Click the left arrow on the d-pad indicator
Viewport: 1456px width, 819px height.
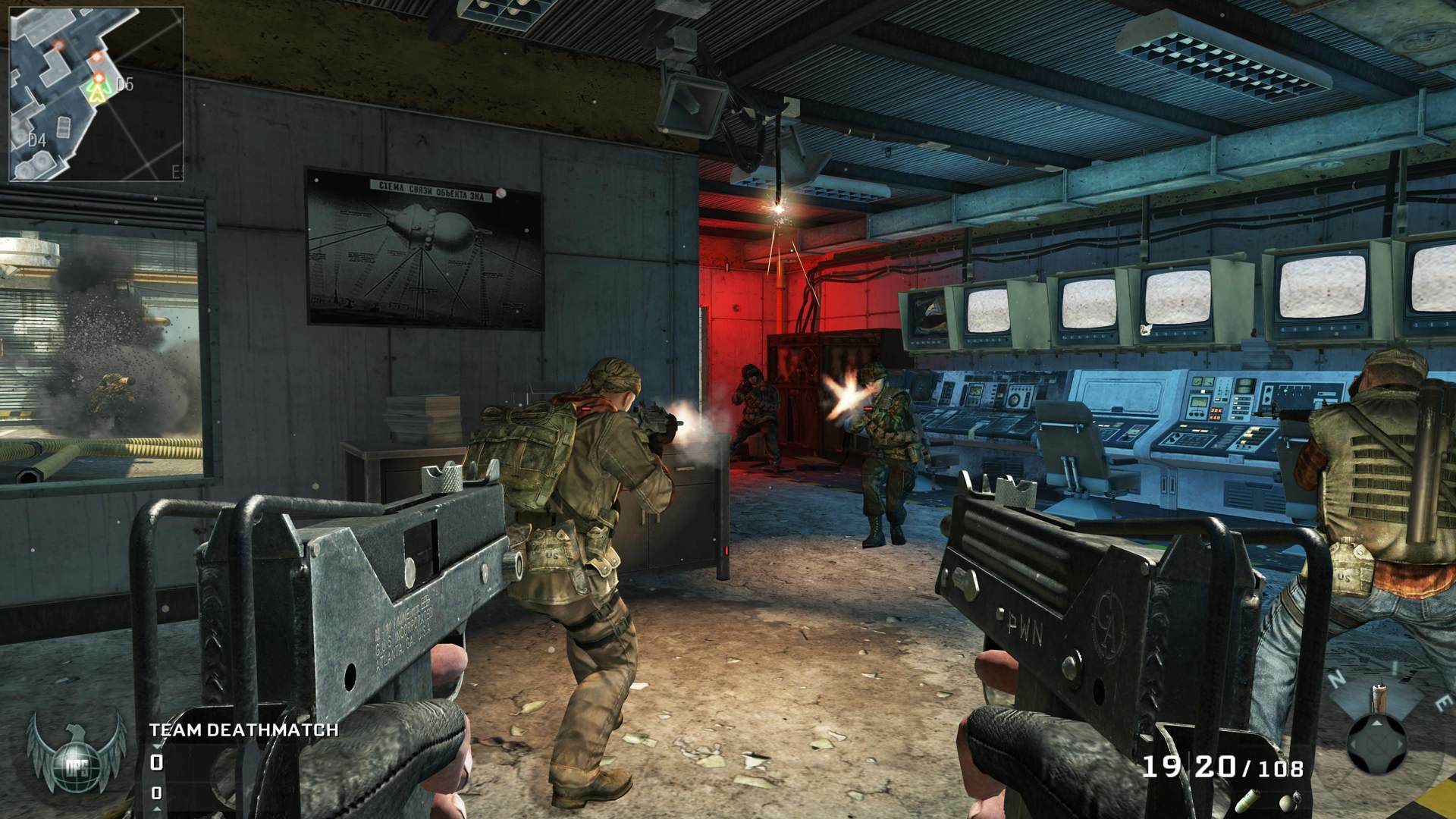1353,745
